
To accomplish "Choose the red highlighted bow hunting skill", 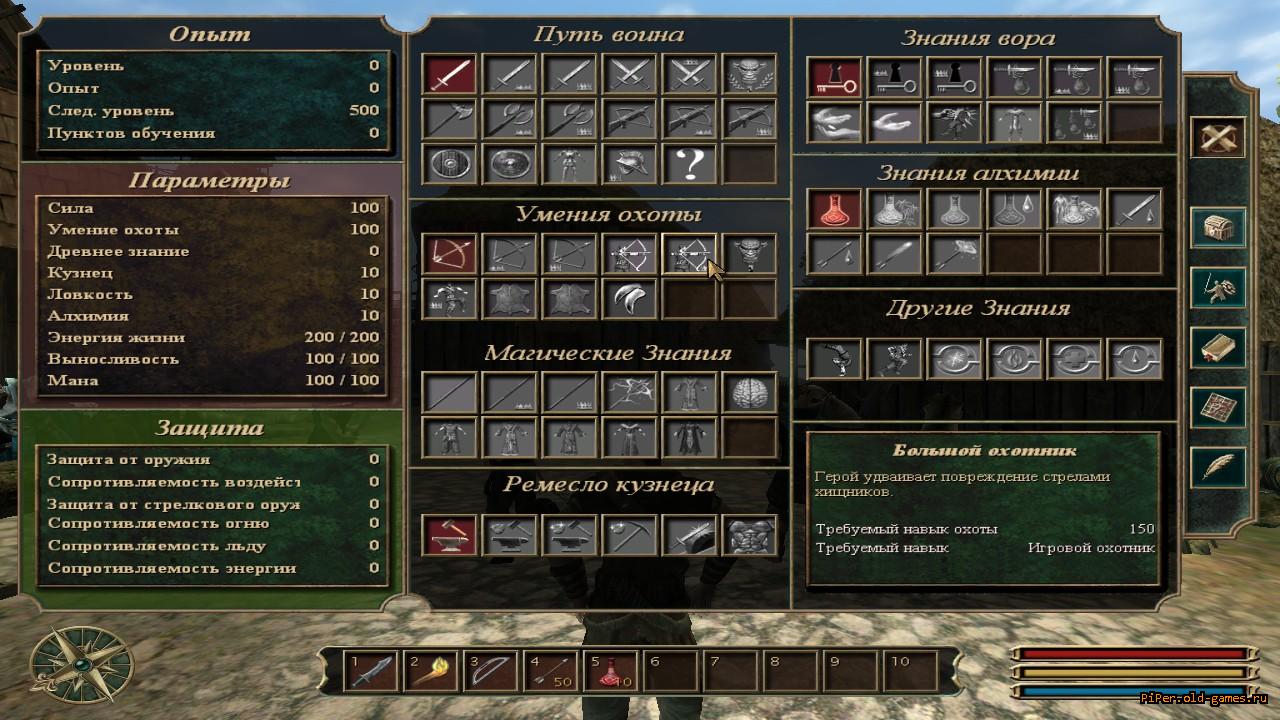I will [x=449, y=254].
